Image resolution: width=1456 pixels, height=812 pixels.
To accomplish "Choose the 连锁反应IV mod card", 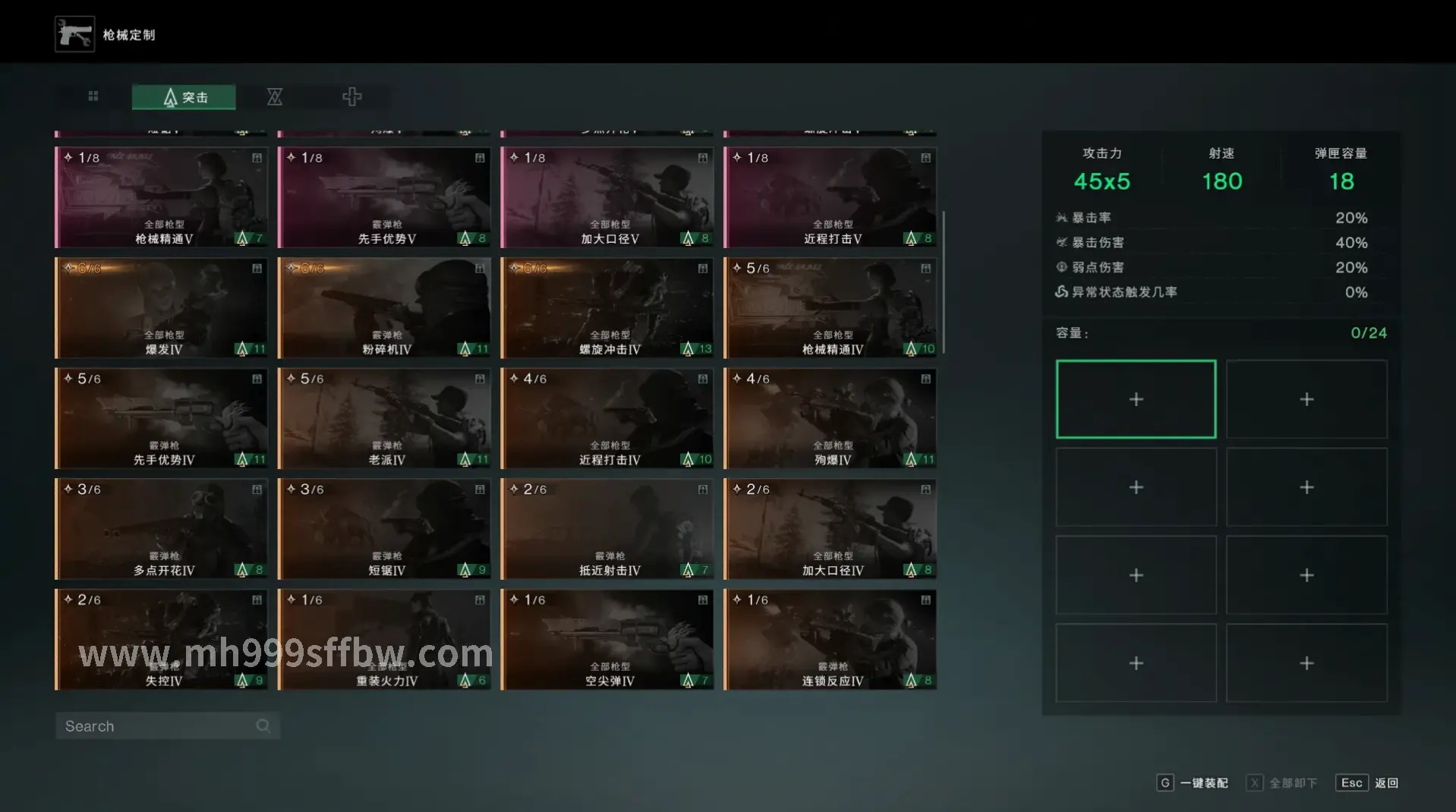I will click(830, 640).
